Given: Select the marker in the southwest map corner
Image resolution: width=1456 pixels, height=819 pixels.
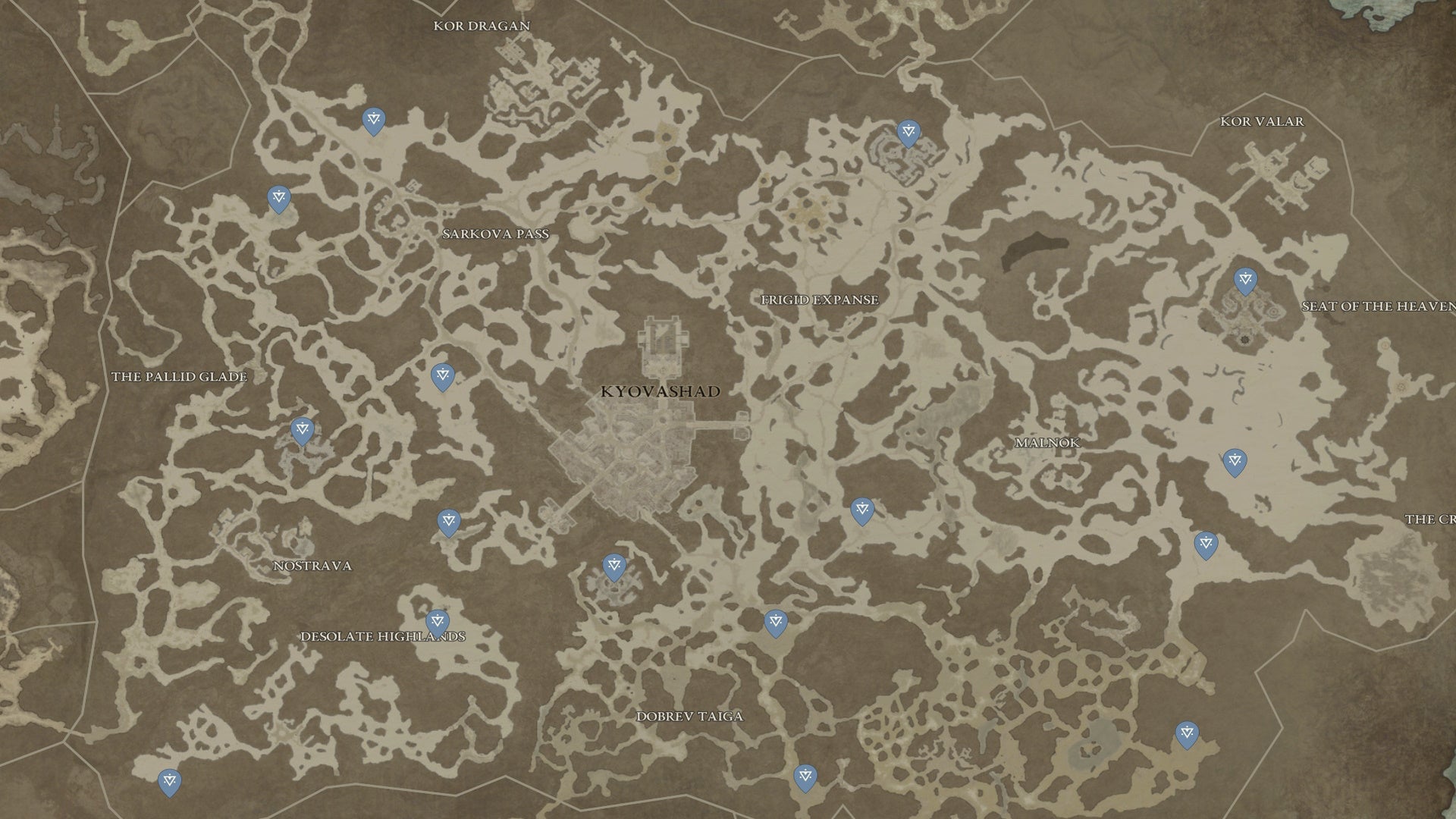Looking at the screenshot, I should 170,778.
